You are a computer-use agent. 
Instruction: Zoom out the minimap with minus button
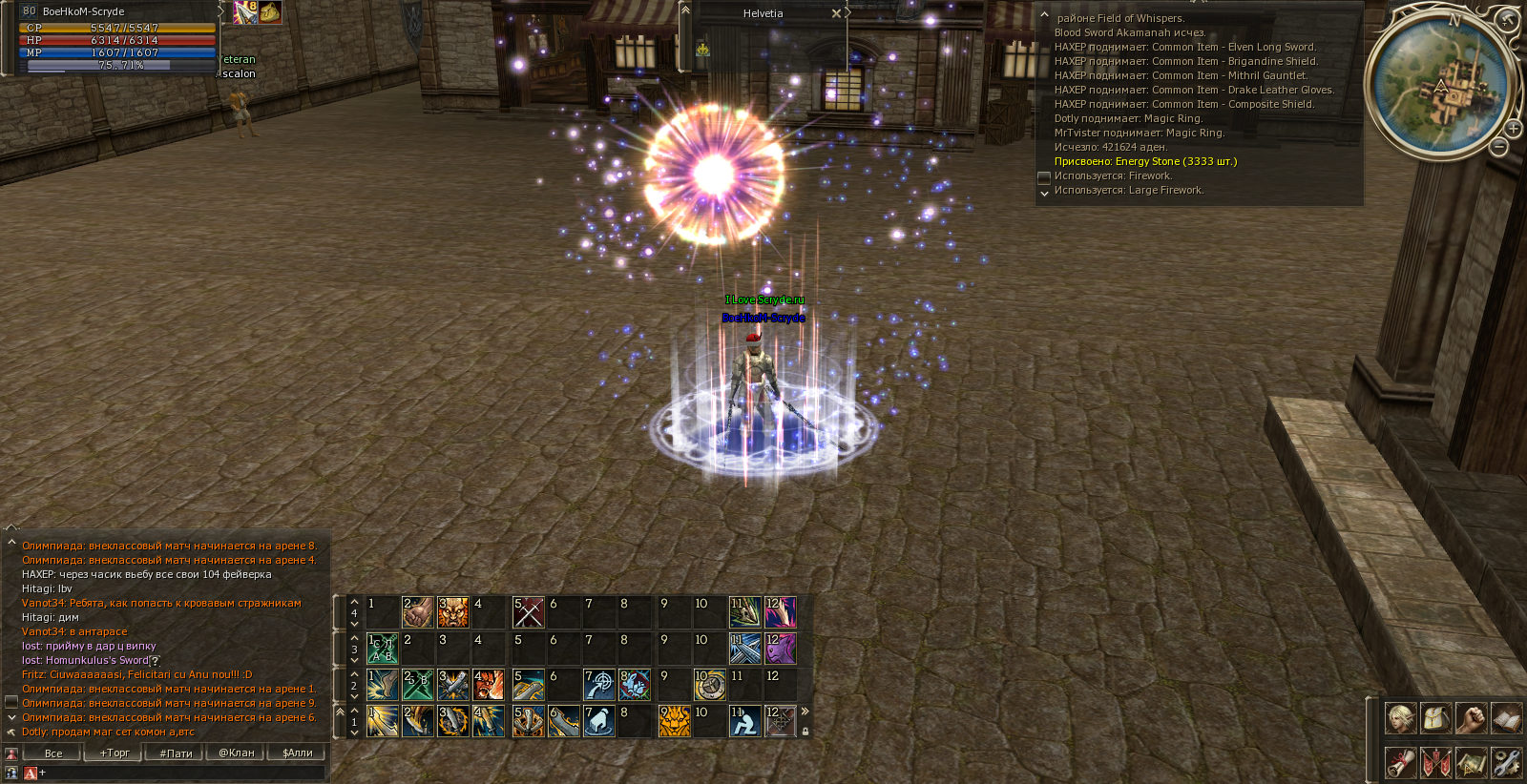coord(1499,147)
